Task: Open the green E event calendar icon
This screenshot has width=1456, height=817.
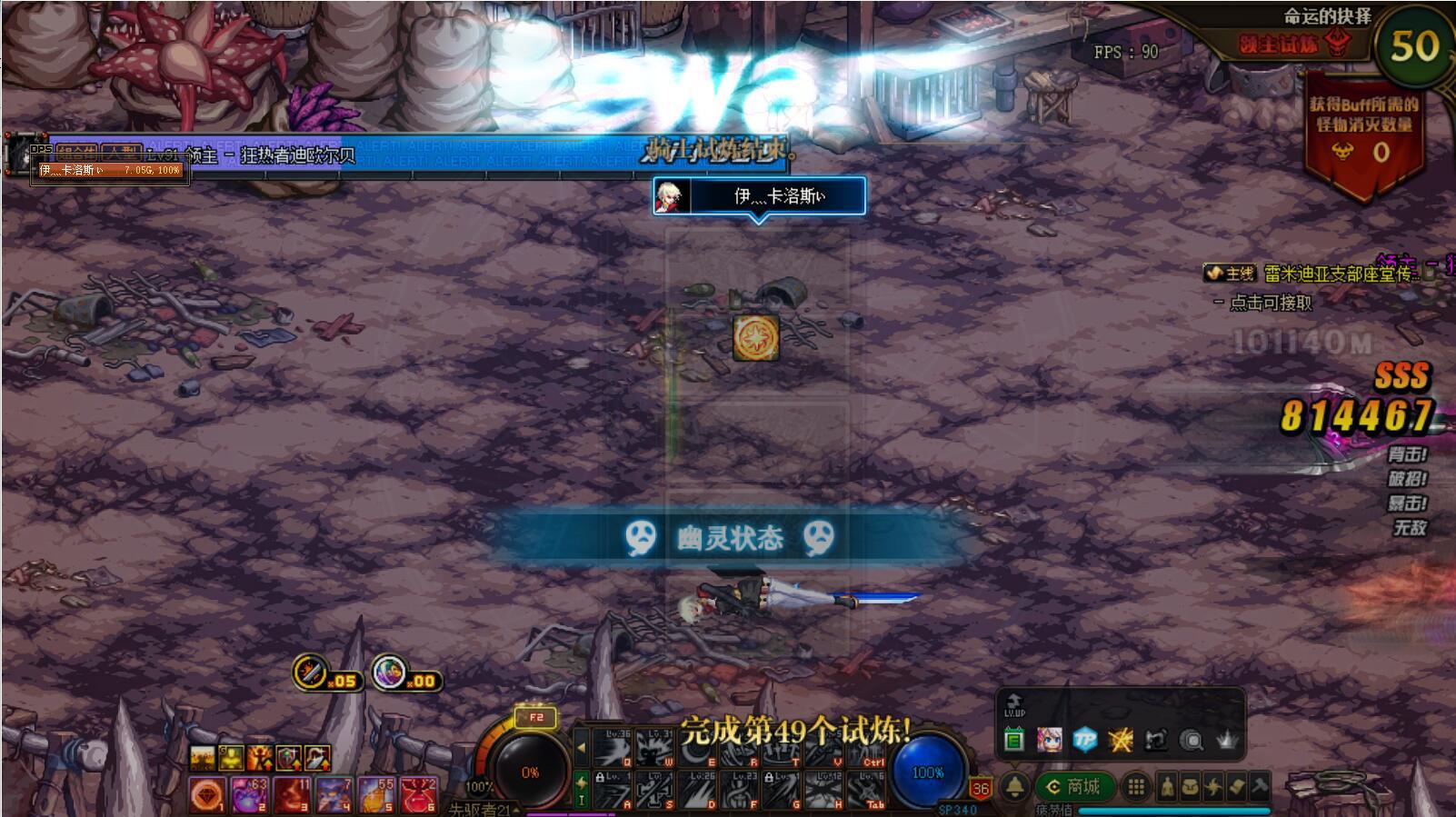Action: [x=1012, y=739]
